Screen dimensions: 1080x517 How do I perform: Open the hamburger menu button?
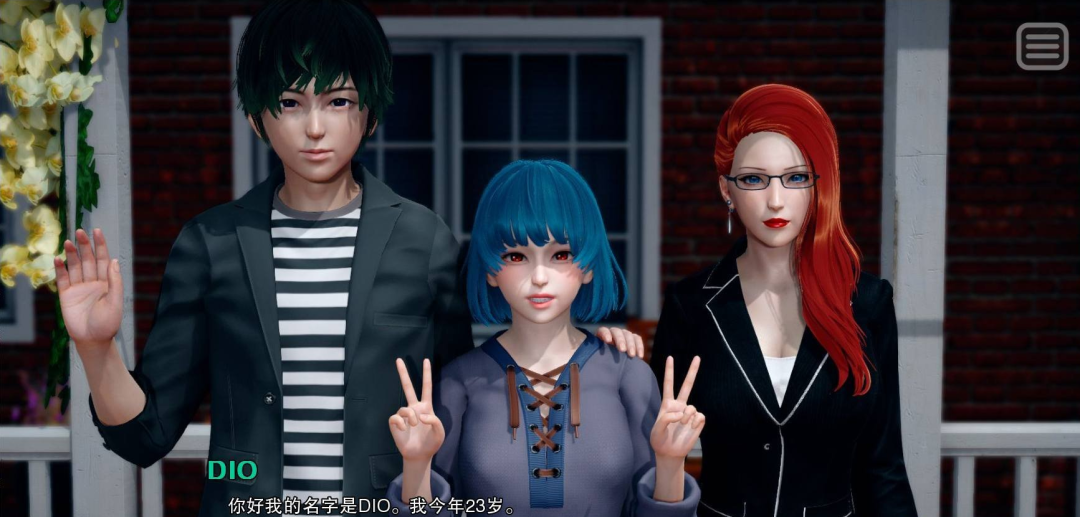[1042, 46]
